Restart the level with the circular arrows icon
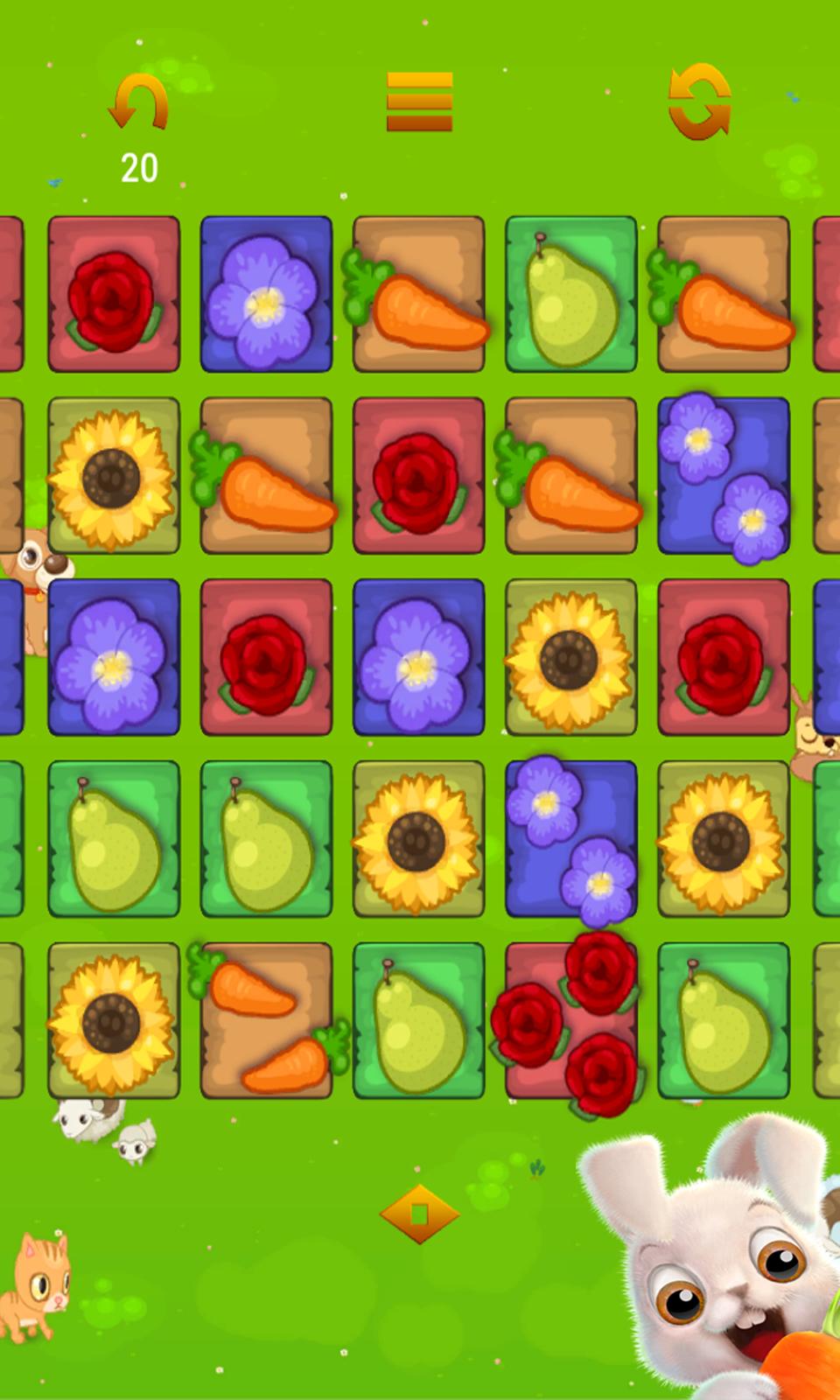This screenshot has width=840, height=1400. [699, 101]
